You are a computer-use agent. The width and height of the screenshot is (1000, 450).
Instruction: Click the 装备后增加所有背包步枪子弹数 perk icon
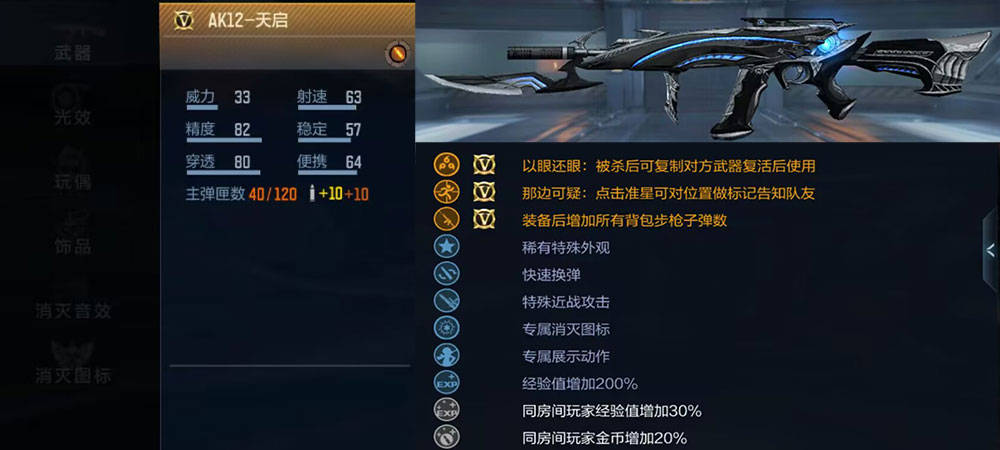tap(446, 219)
